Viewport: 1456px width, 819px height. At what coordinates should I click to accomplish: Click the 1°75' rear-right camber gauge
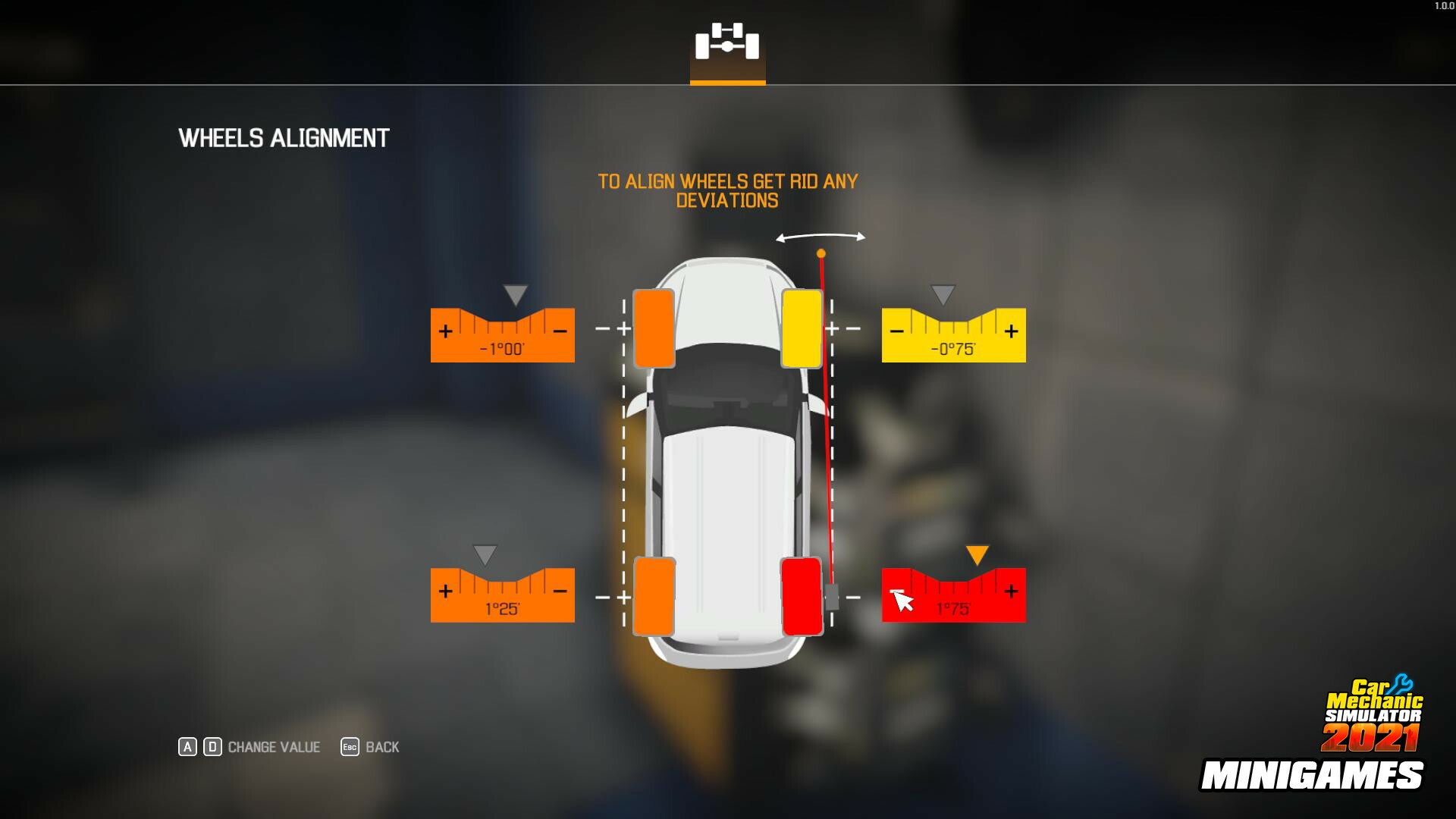[x=954, y=595]
